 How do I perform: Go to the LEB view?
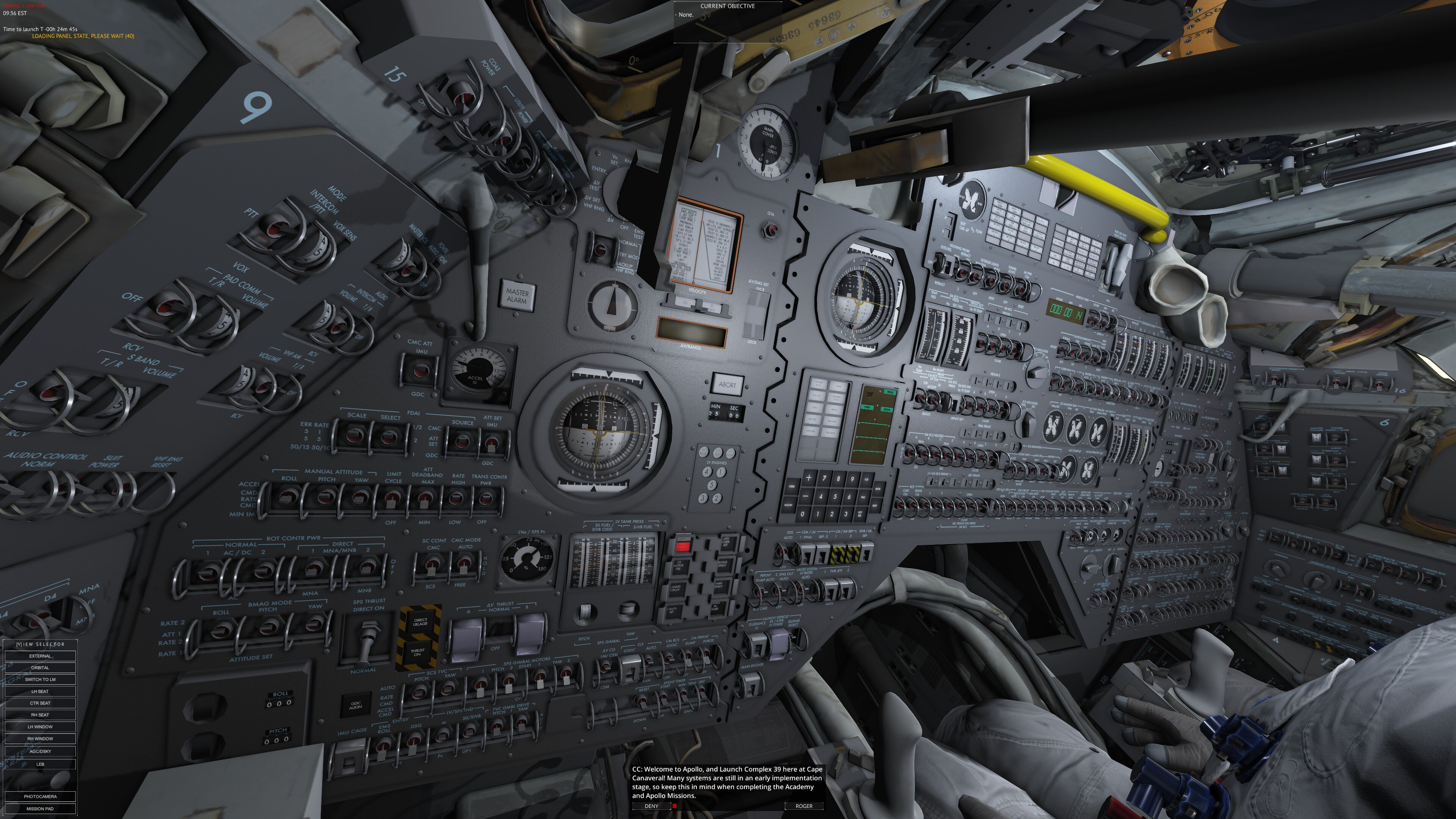(x=40, y=764)
